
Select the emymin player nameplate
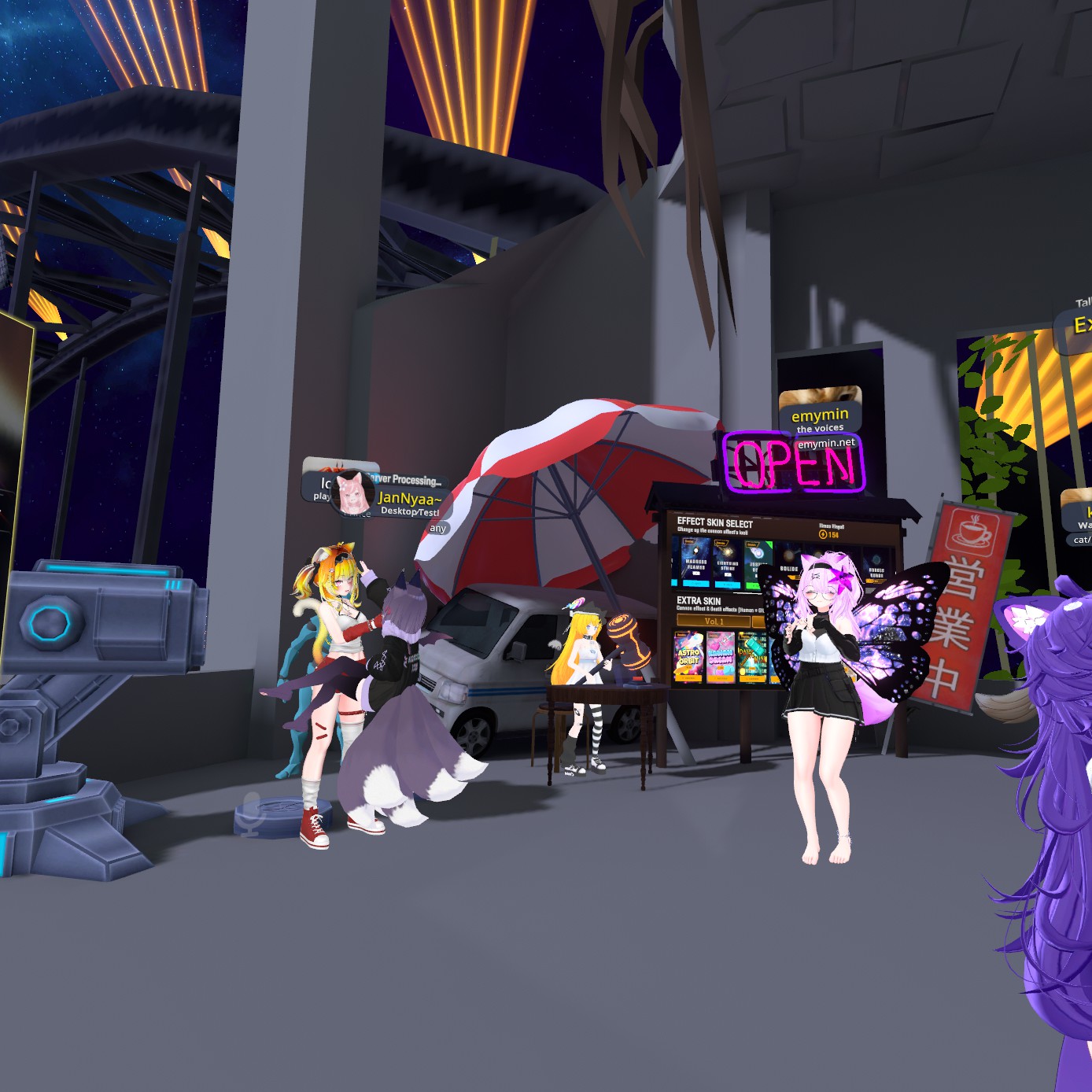(820, 416)
